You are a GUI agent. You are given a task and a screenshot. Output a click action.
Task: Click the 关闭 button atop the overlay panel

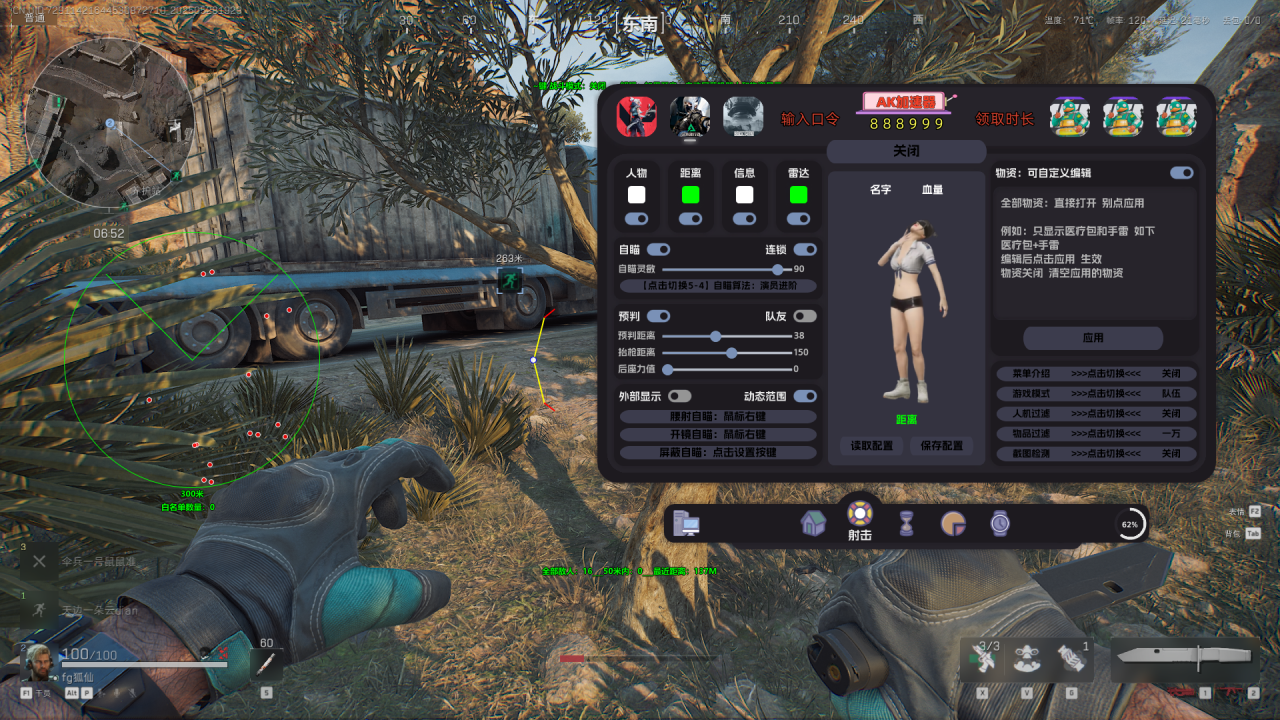coord(906,151)
